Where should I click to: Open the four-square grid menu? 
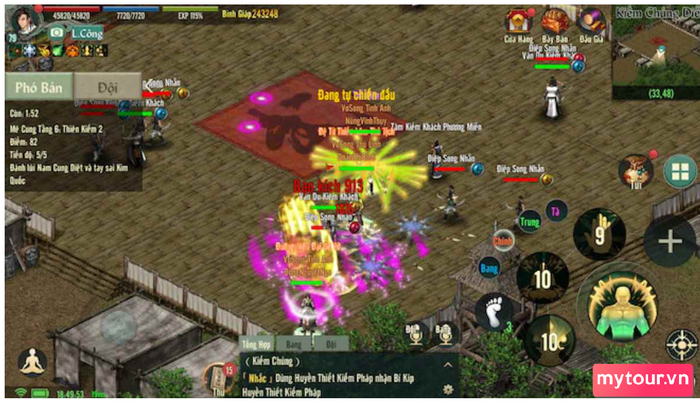[679, 171]
